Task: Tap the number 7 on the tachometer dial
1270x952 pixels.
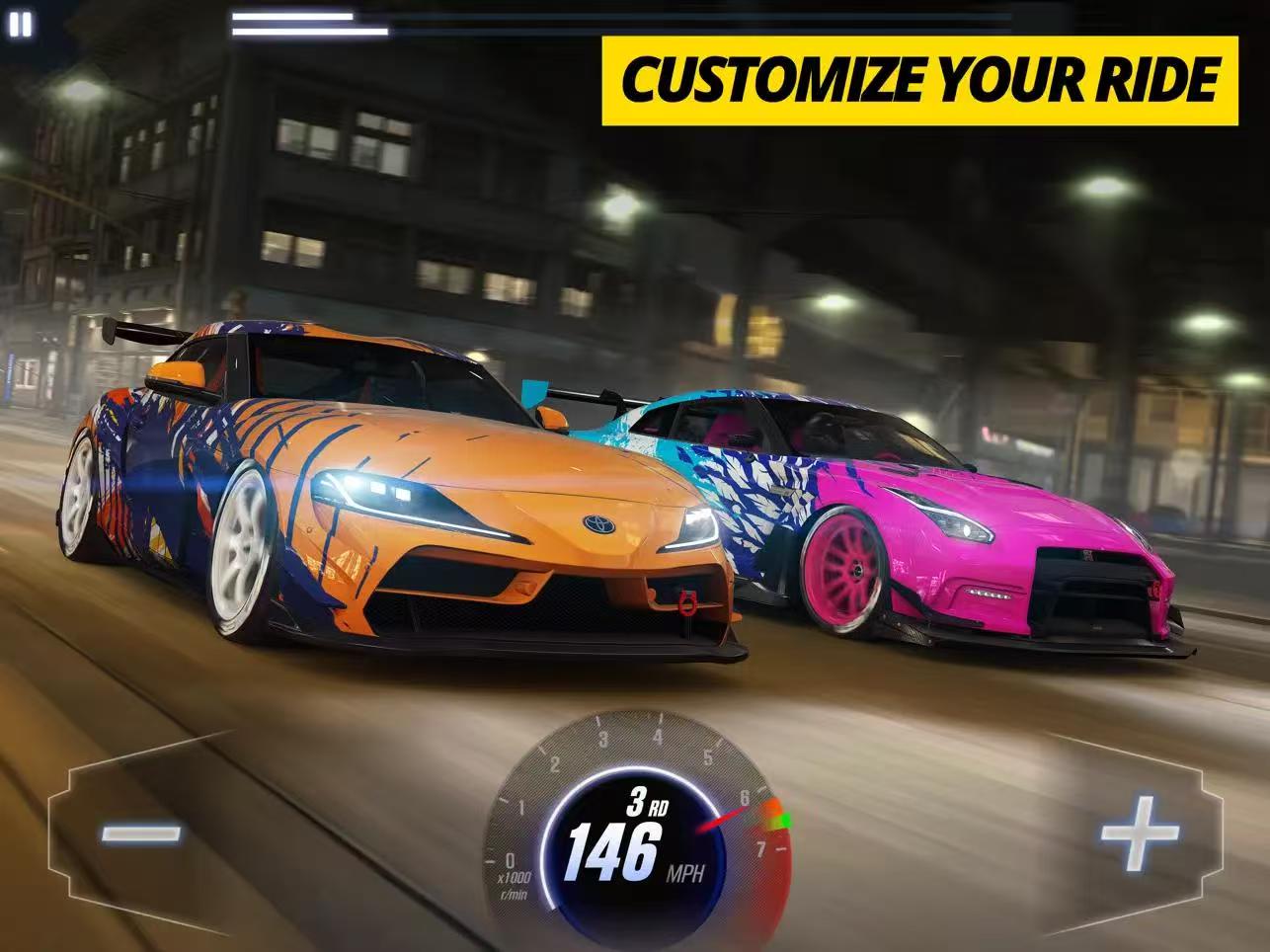Action: tap(761, 847)
